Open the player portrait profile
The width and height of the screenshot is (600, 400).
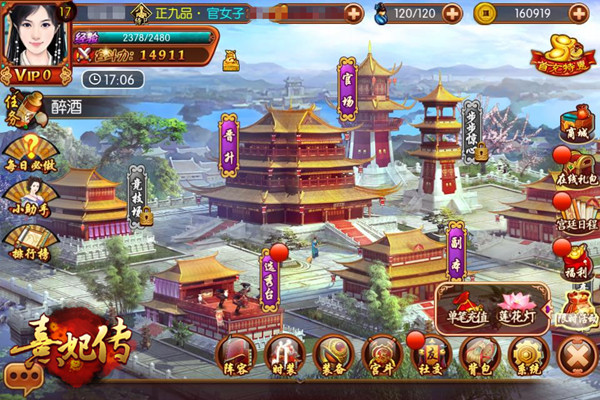[x=36, y=40]
